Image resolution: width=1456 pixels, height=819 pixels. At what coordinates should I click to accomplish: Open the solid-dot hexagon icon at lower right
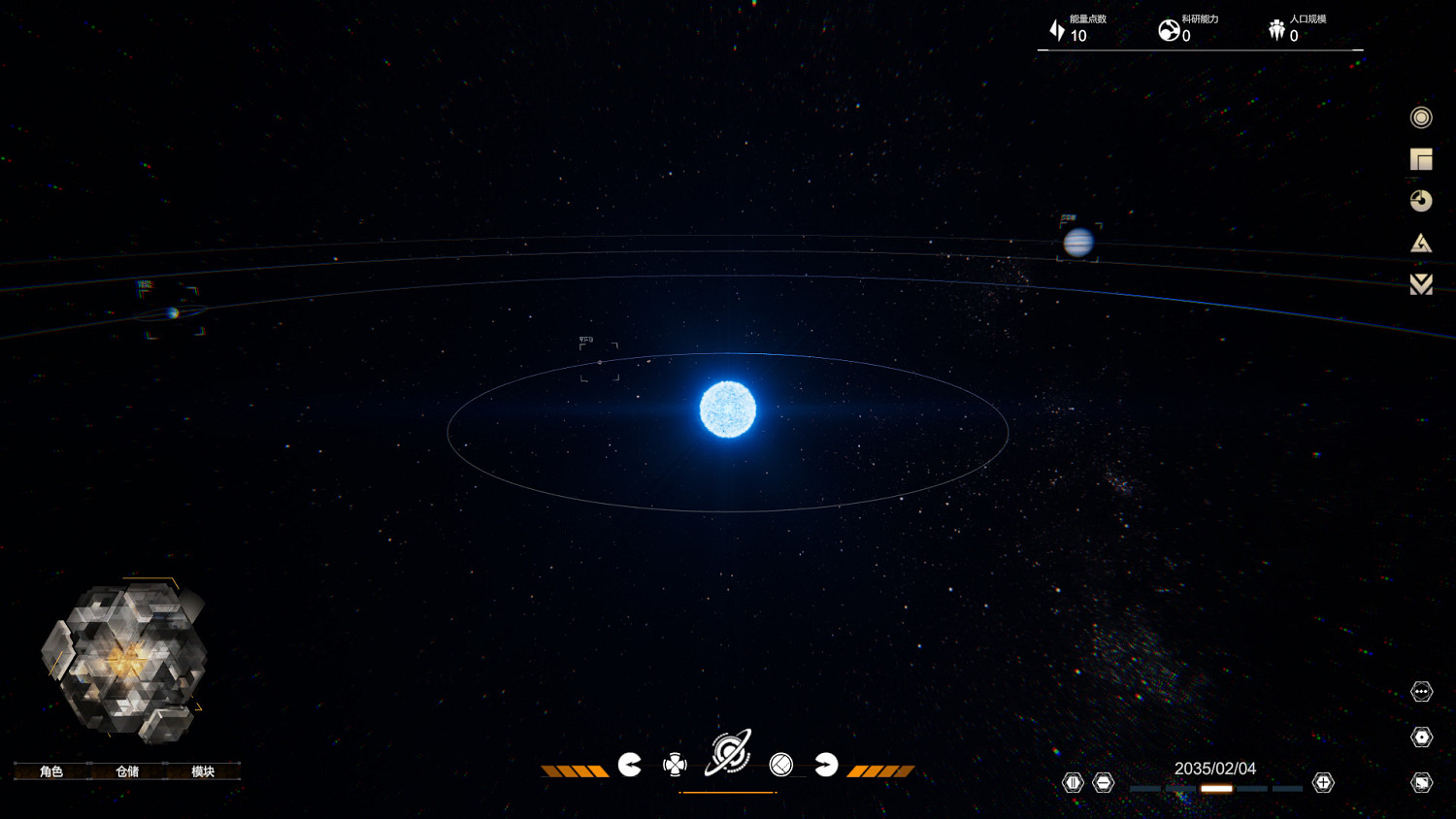(x=1420, y=737)
